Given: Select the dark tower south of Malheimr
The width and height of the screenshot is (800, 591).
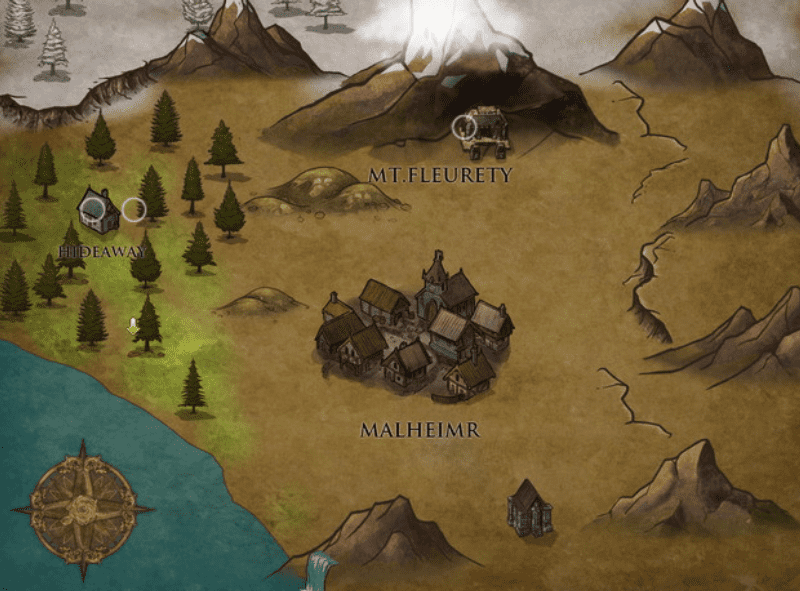Looking at the screenshot, I should pos(529,508).
